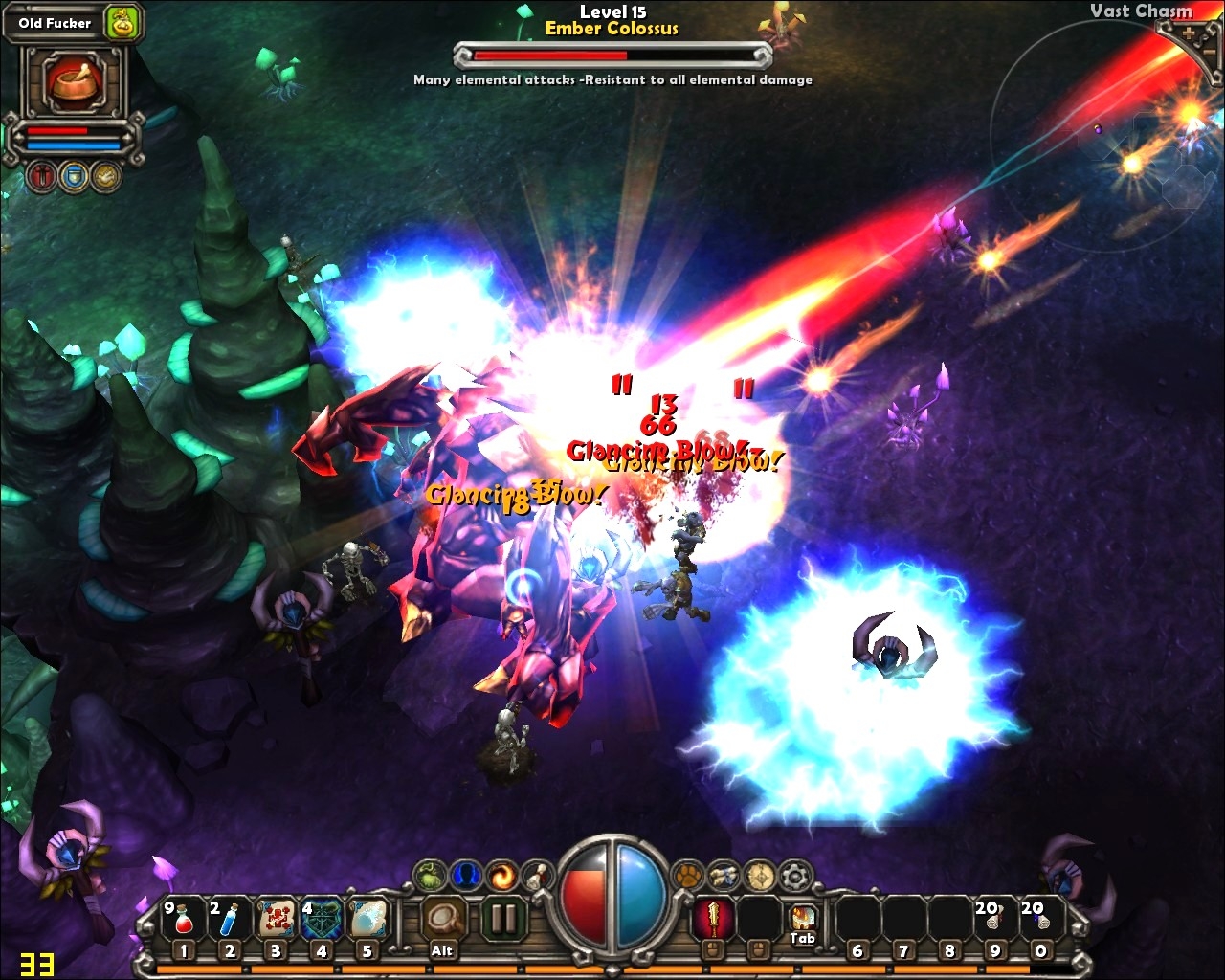Open the options menu via gear icon
This screenshot has height=980, width=1225.
pos(795,875)
